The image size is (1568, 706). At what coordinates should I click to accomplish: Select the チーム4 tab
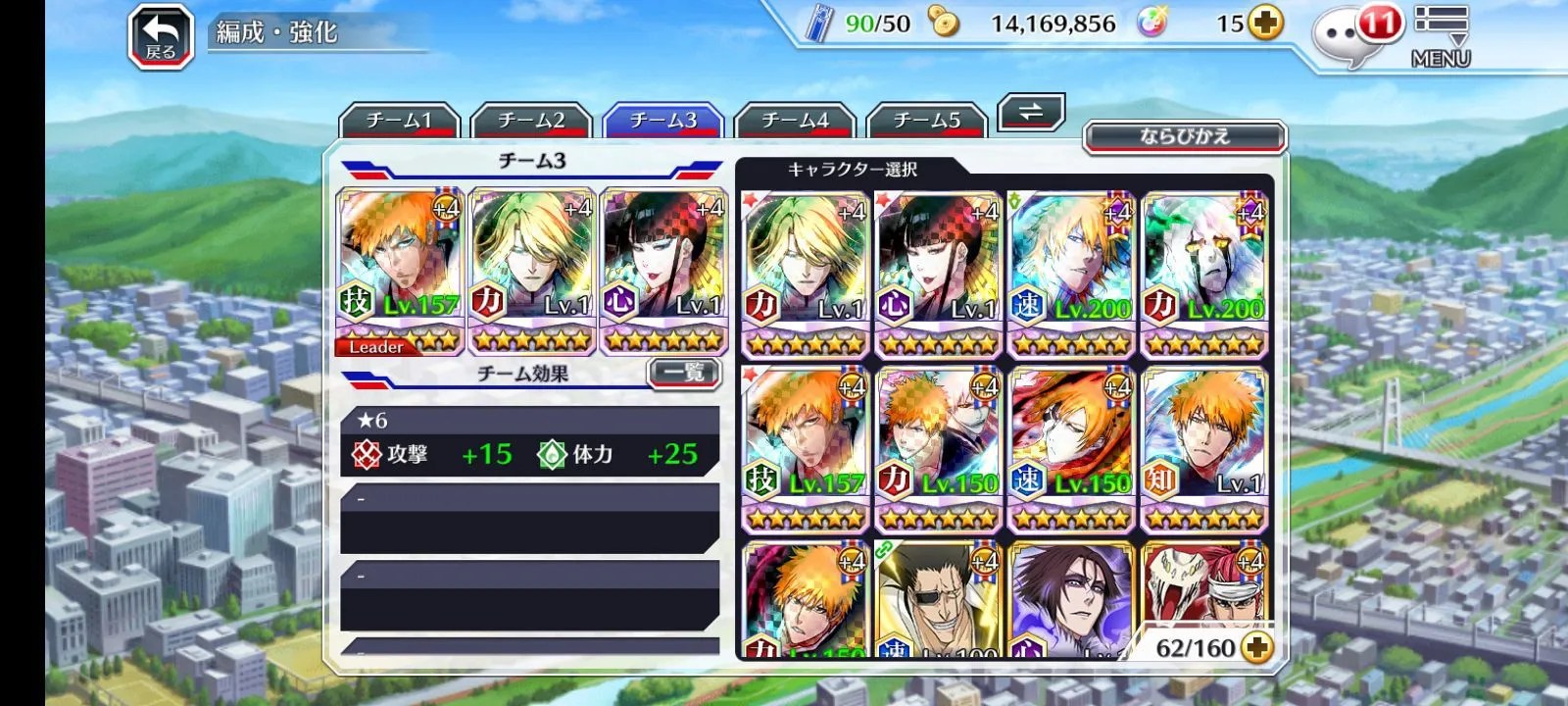(x=795, y=121)
